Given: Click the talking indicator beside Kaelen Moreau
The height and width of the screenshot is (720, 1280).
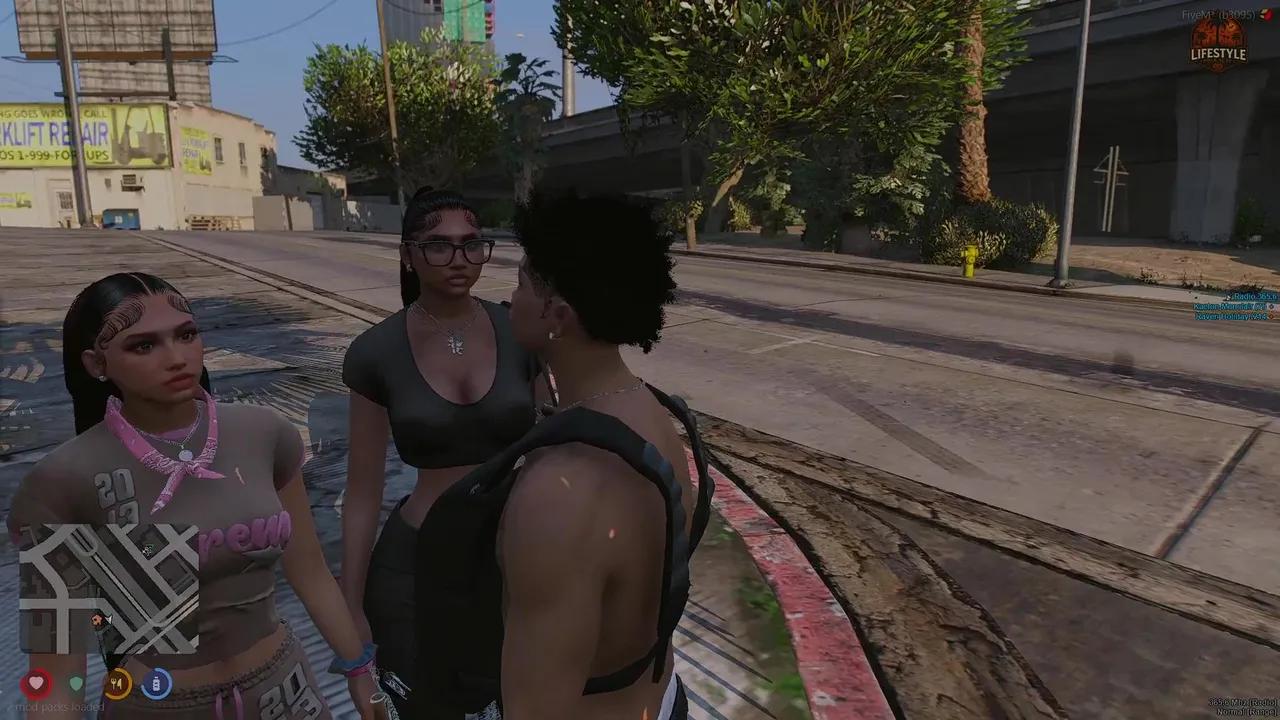Looking at the screenshot, I should (x=1270, y=307).
